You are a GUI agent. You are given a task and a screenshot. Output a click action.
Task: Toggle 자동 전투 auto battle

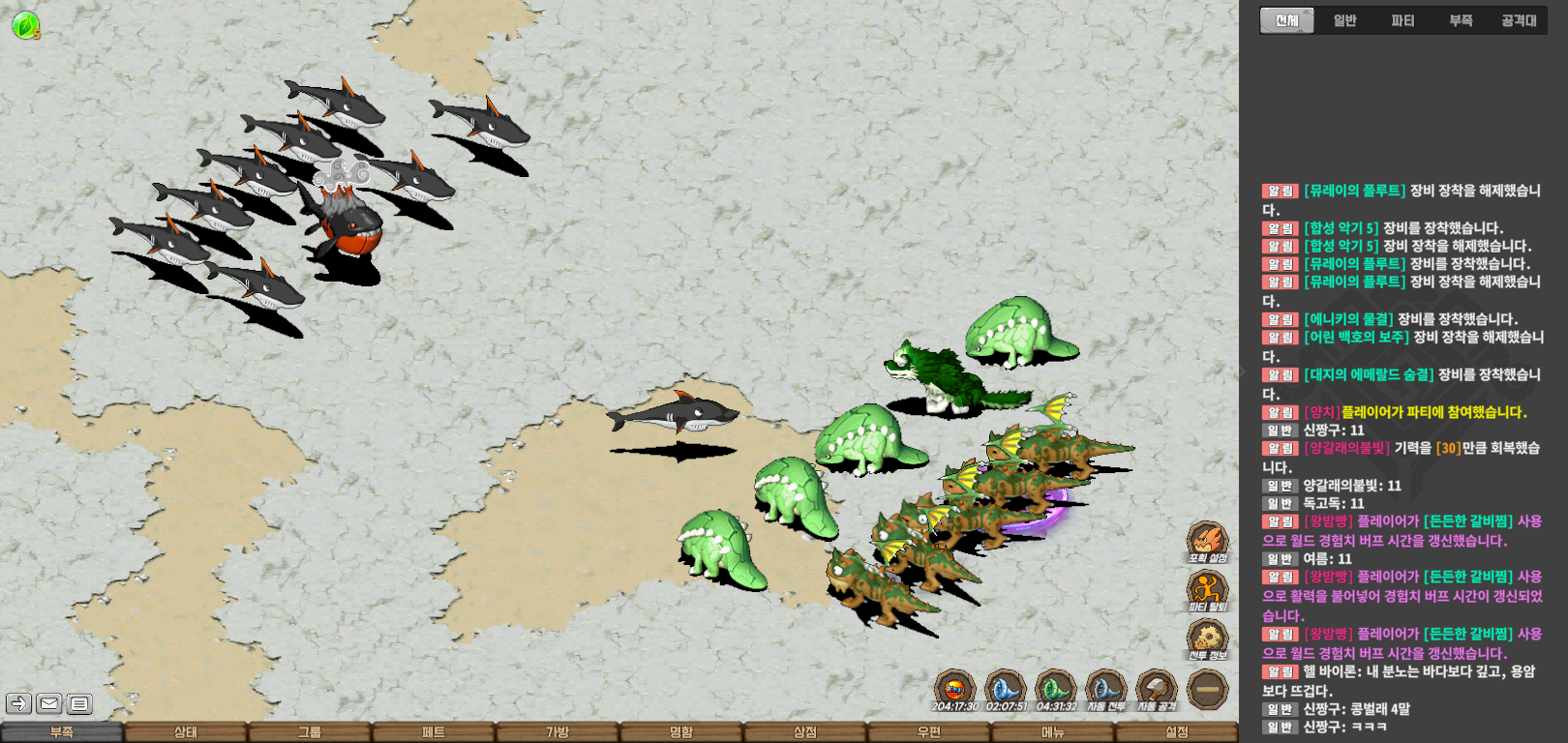(1105, 689)
